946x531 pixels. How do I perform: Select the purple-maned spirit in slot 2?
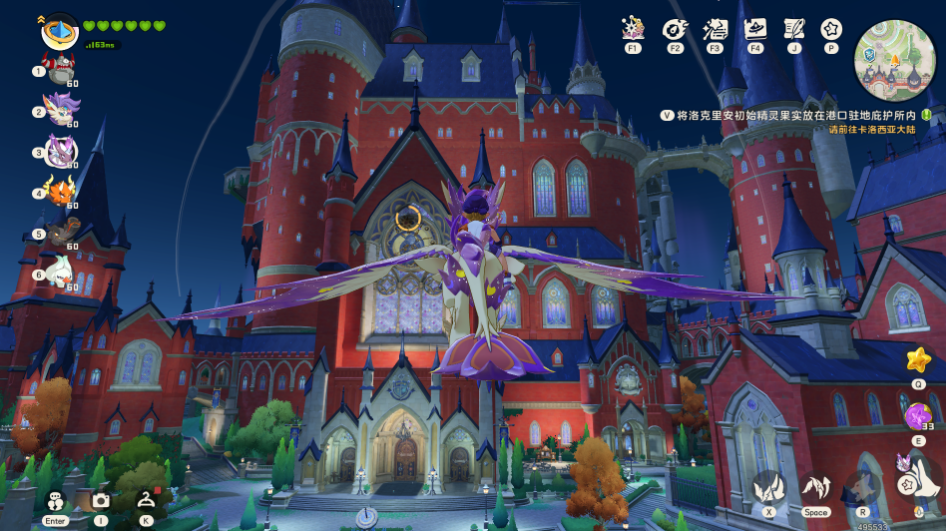61,111
